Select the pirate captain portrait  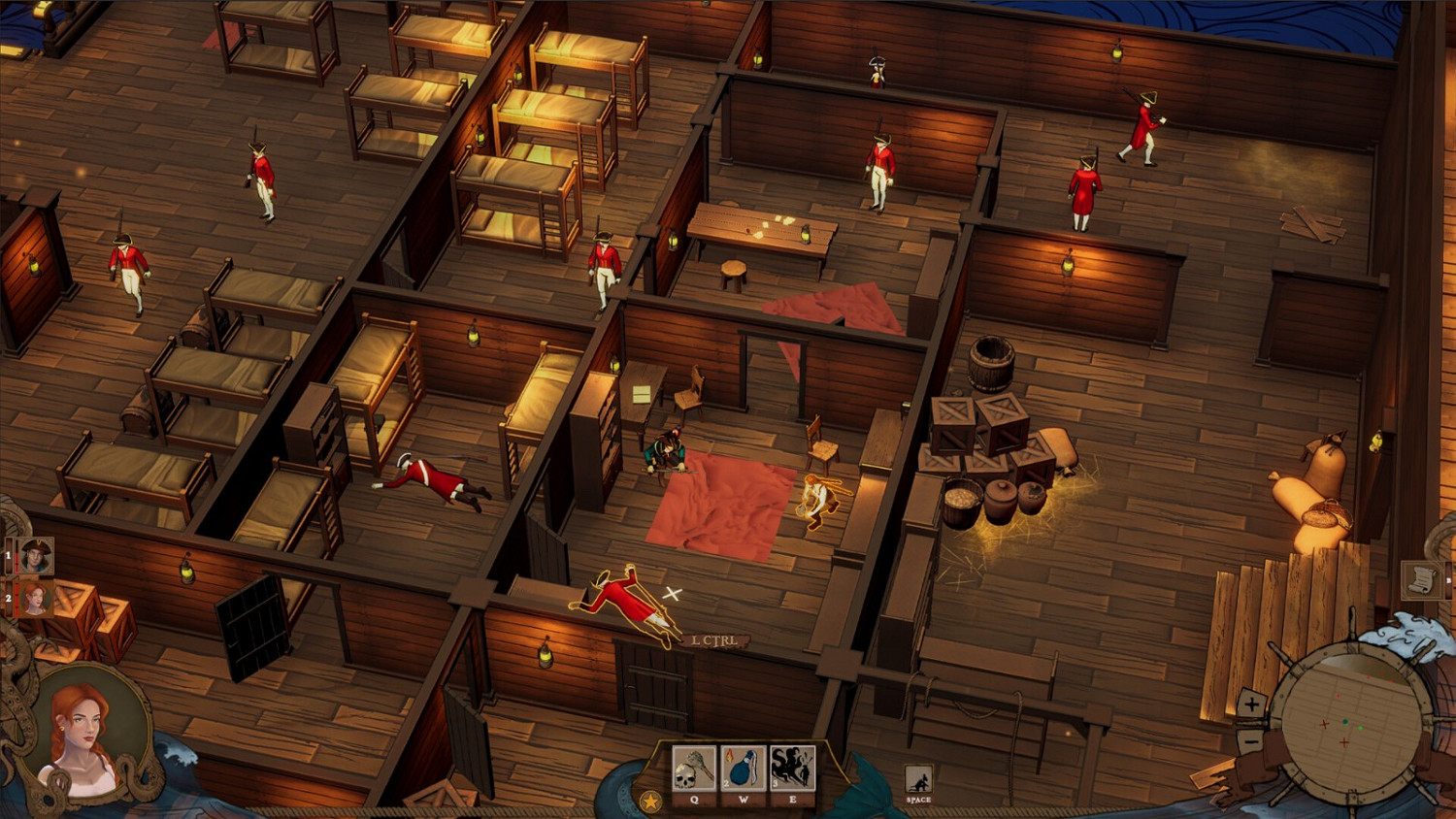(36, 556)
